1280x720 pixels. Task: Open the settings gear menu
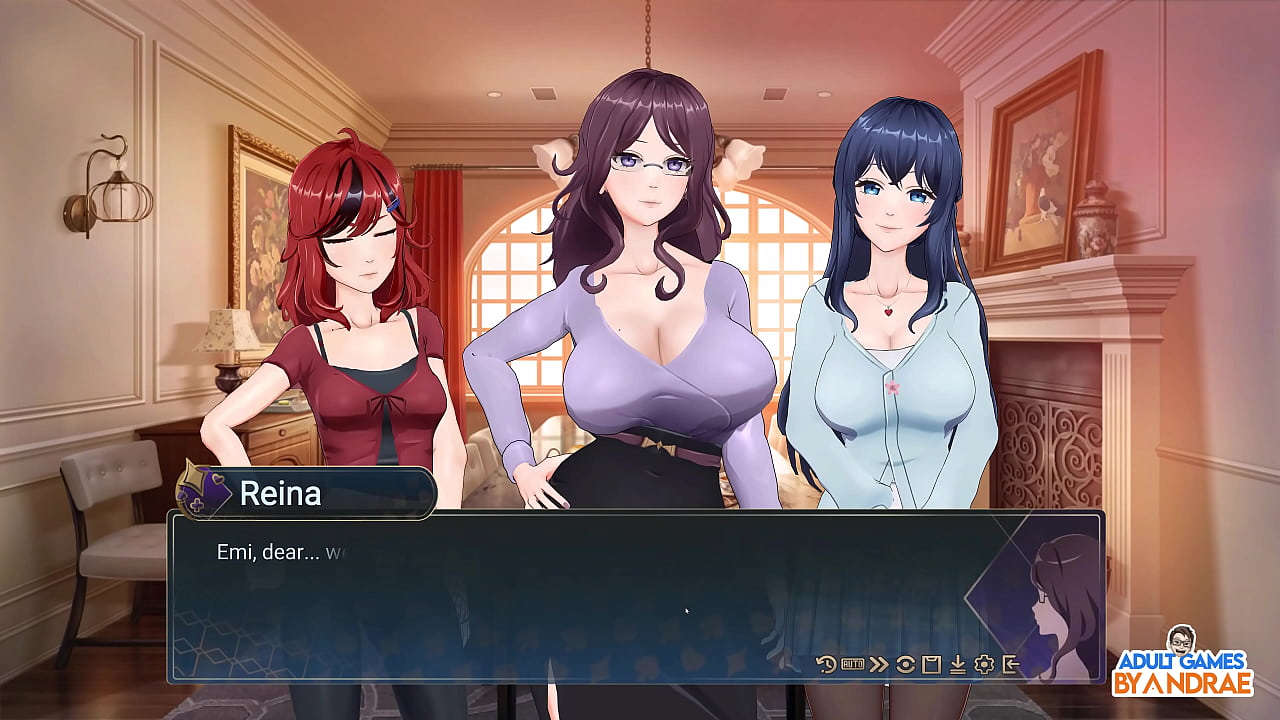pos(985,666)
